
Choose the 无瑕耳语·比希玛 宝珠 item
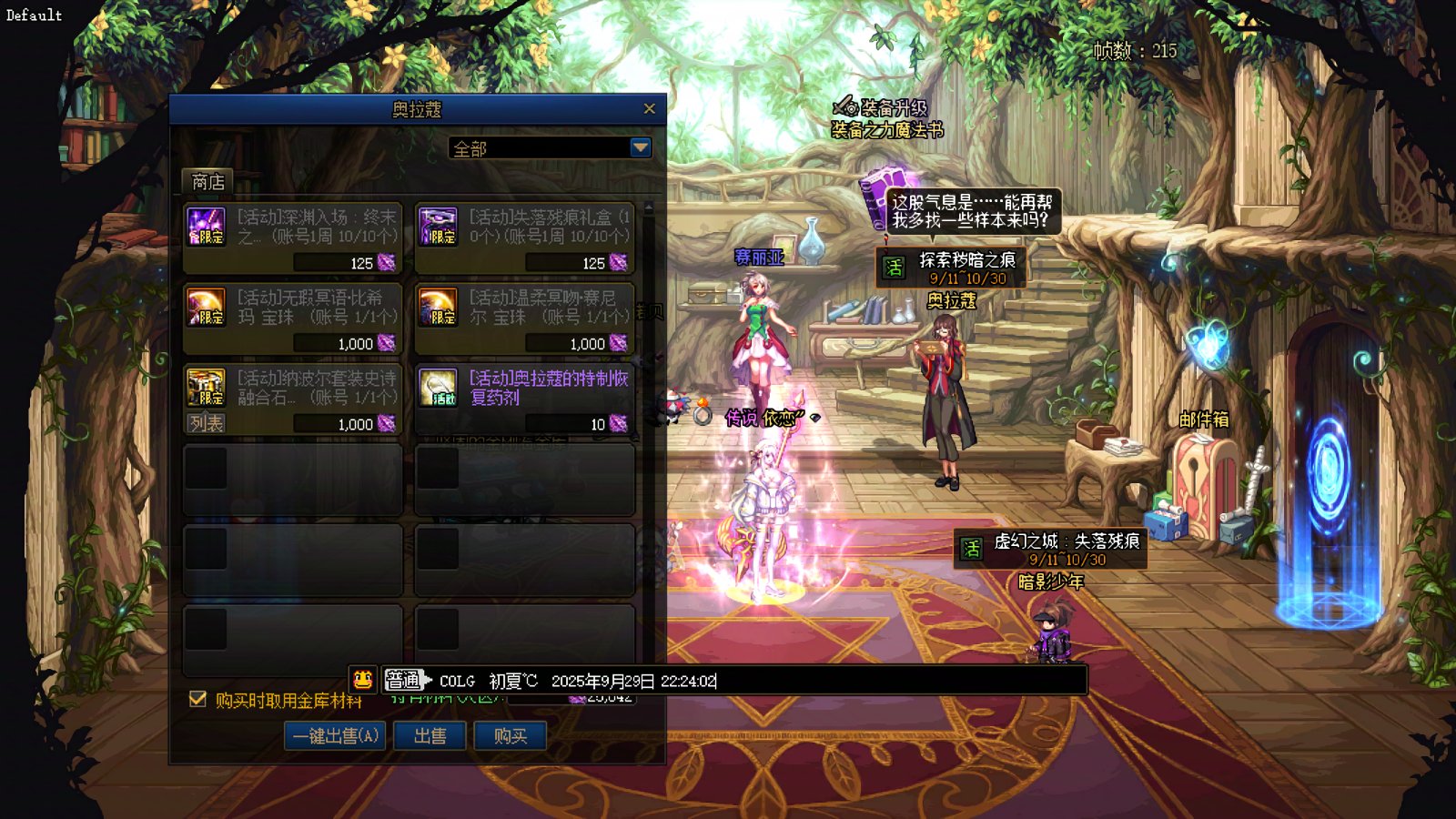(292, 318)
